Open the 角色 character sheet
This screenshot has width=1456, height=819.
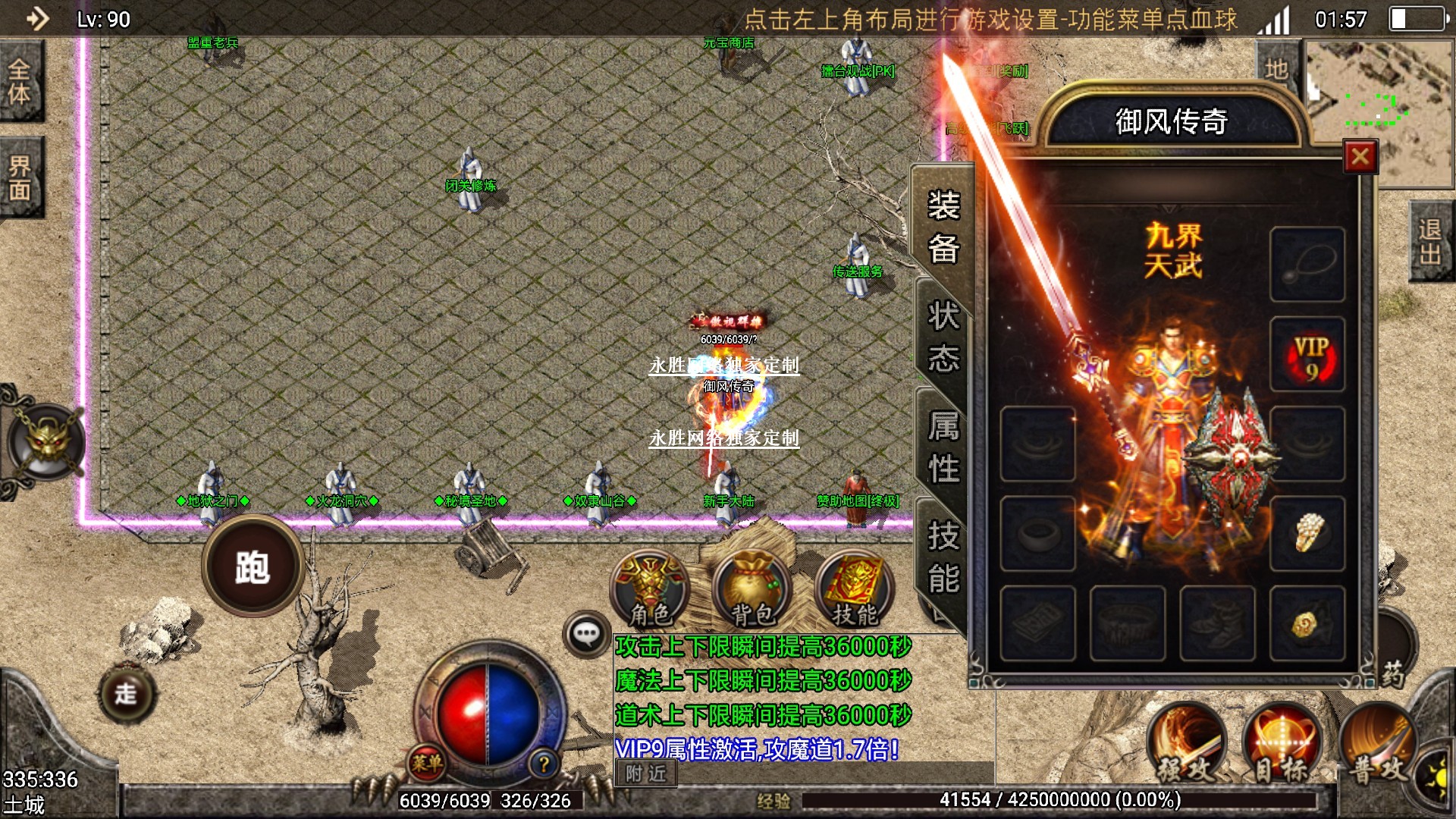tap(650, 591)
